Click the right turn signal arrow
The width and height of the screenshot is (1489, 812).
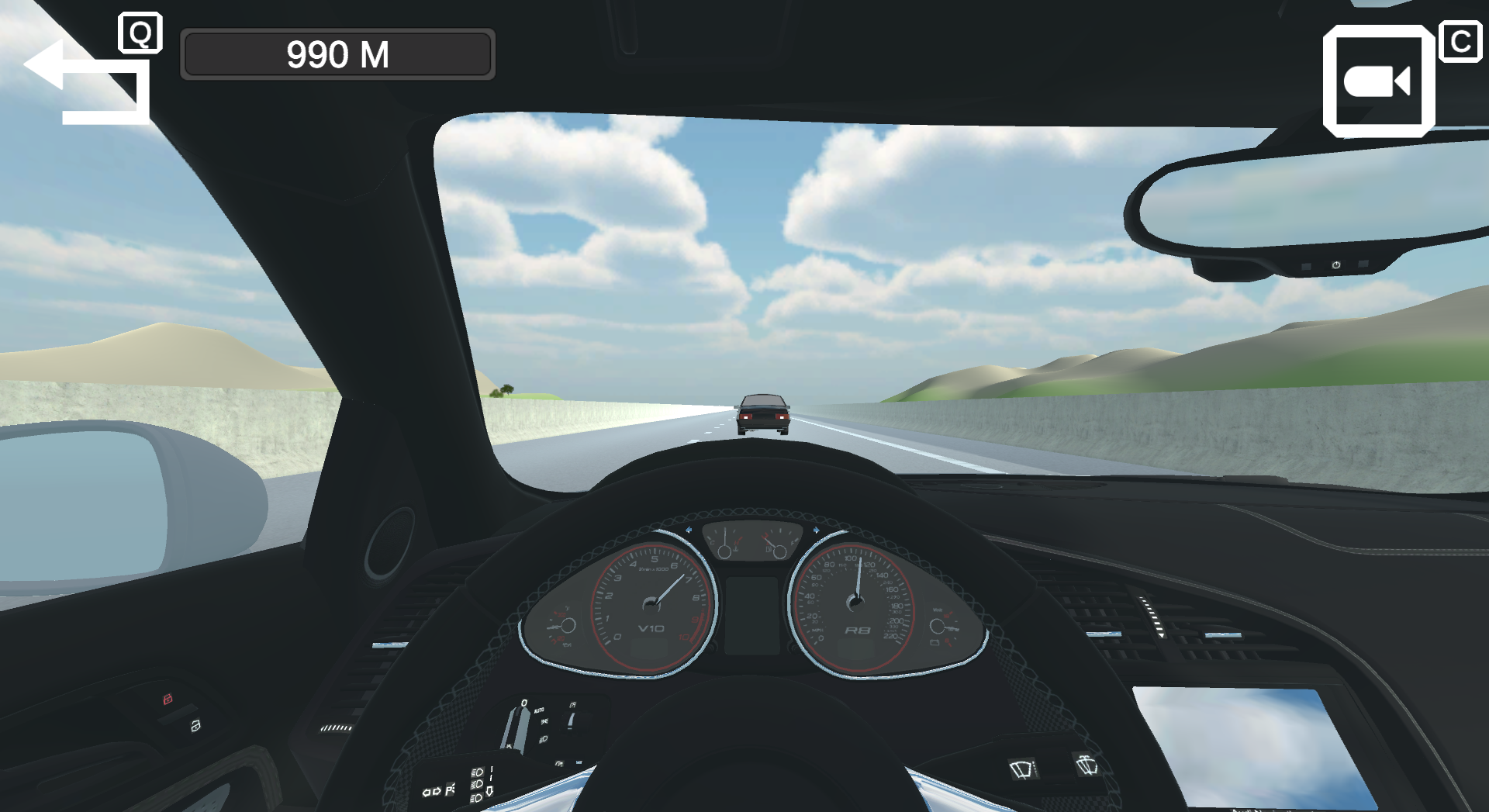(x=437, y=791)
